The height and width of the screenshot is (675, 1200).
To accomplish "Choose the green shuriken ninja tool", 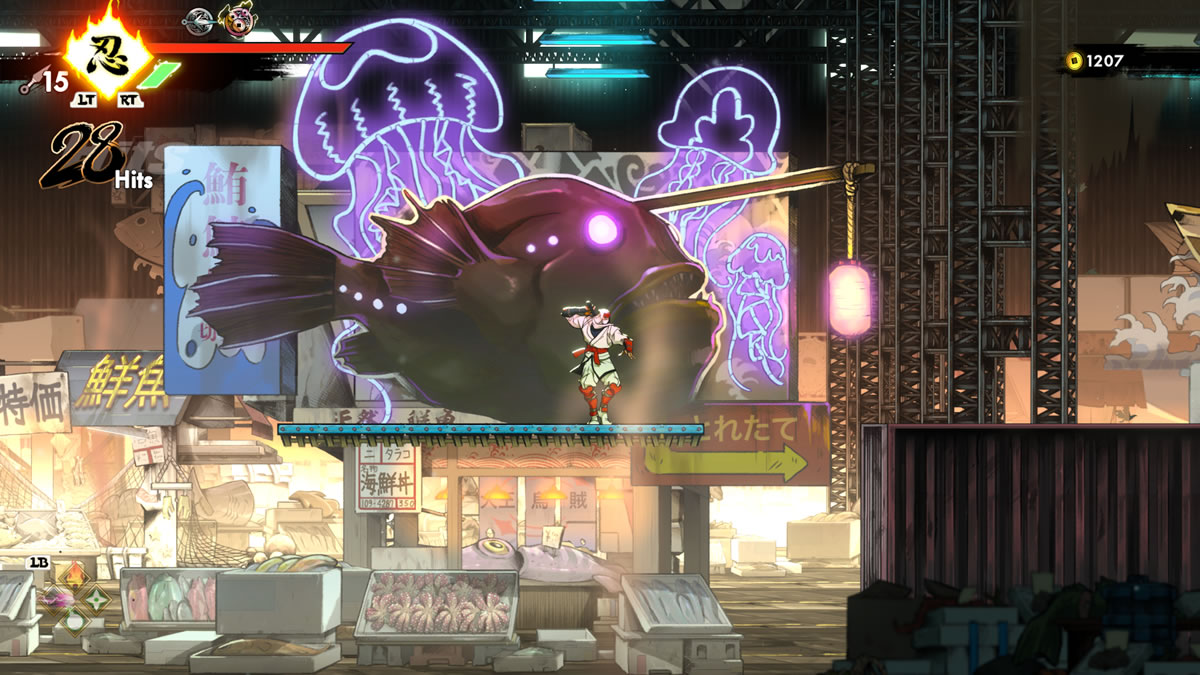I will (97, 598).
